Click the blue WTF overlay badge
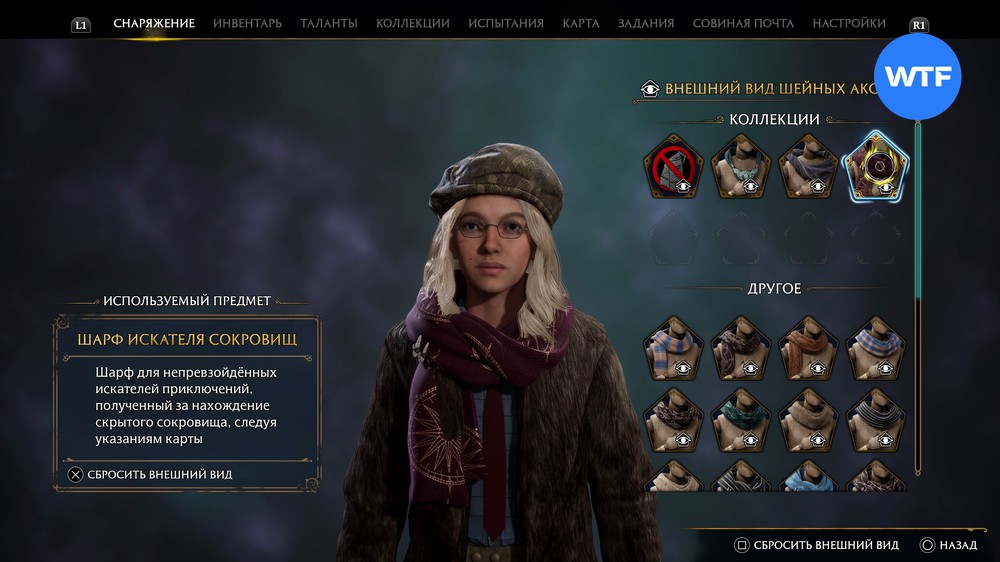The height and width of the screenshot is (562, 1000). [917, 77]
